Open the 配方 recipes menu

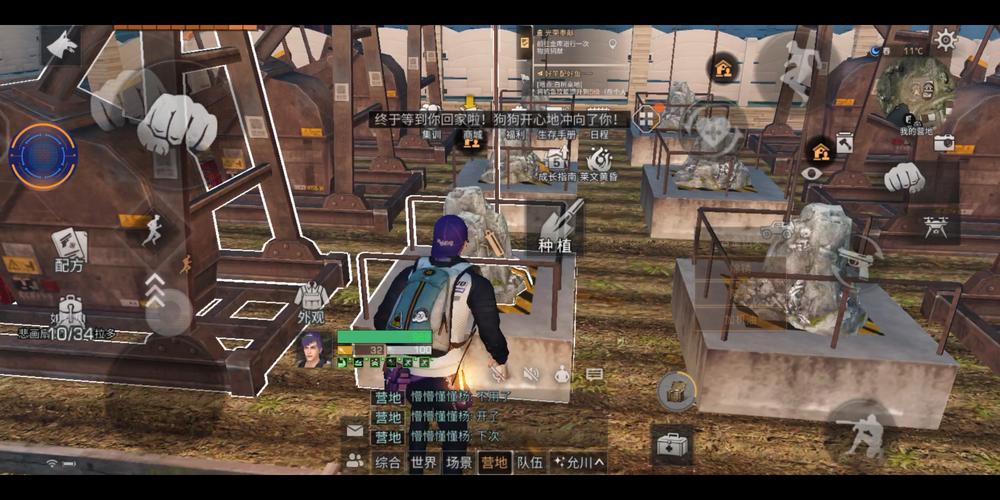tap(69, 248)
